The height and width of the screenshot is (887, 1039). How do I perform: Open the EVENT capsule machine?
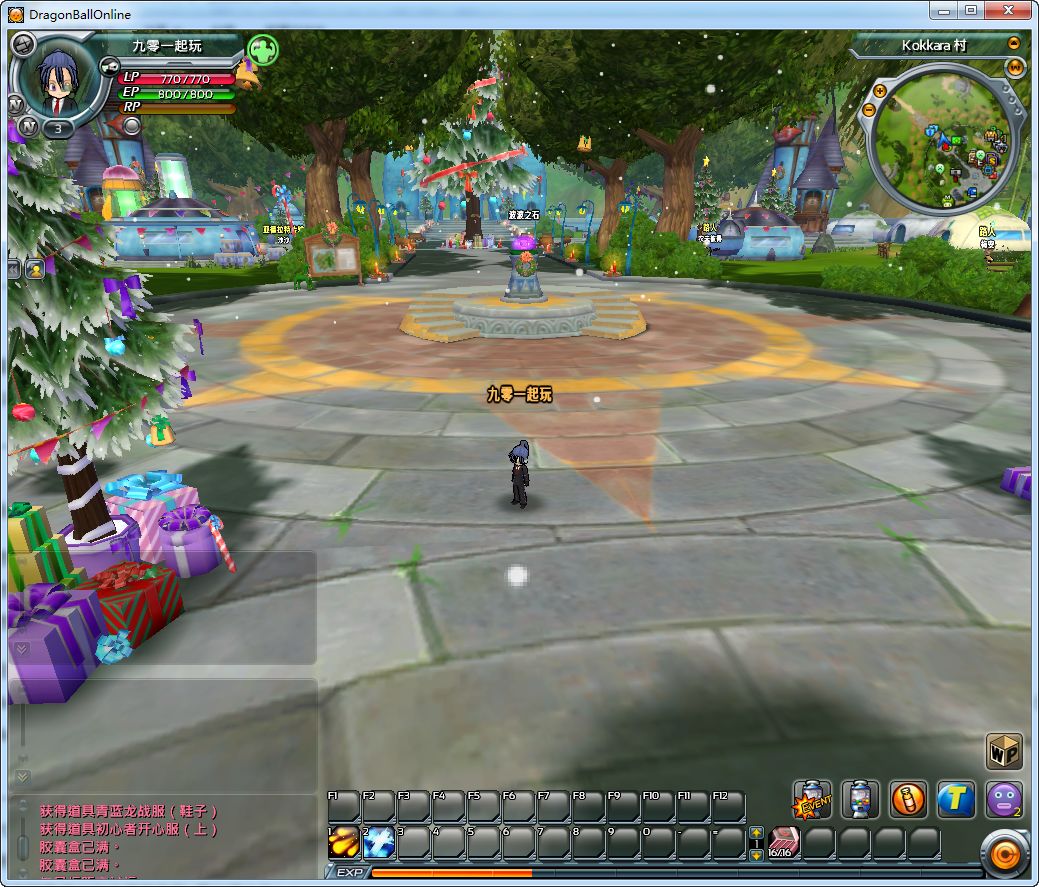click(x=813, y=800)
